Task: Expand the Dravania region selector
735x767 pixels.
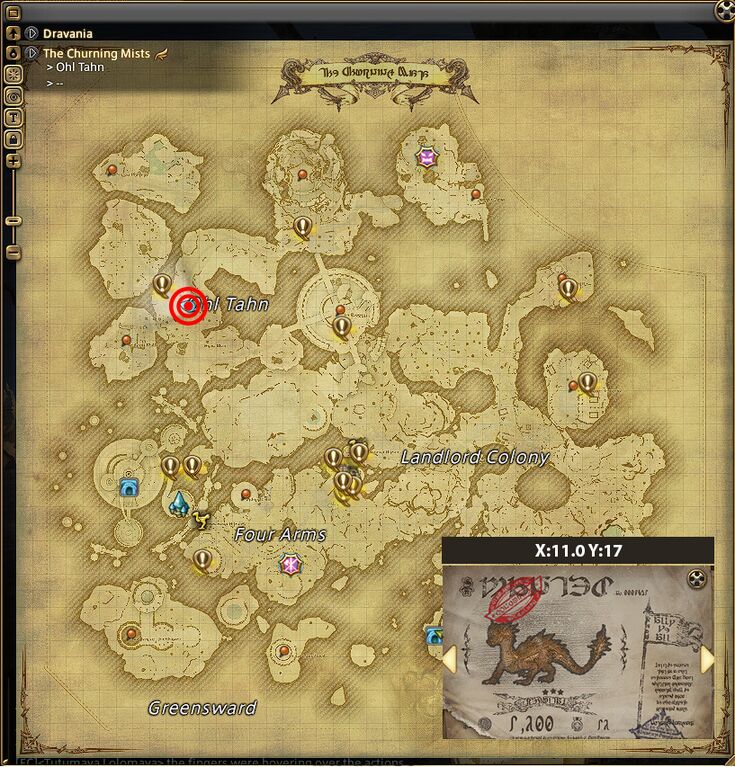Action: [32, 33]
